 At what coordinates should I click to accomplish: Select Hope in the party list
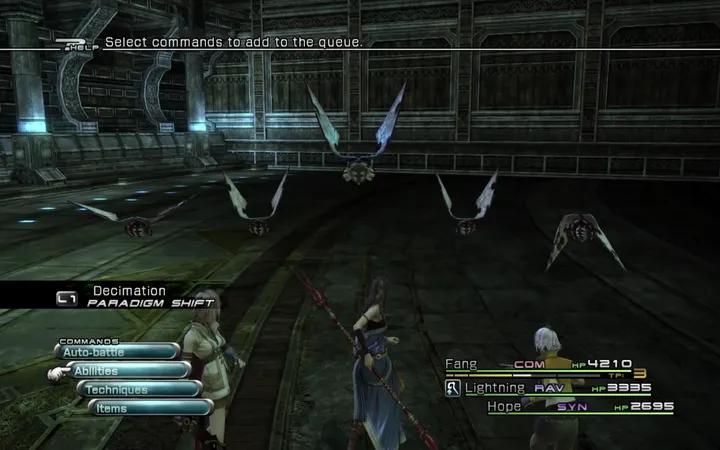pos(505,407)
